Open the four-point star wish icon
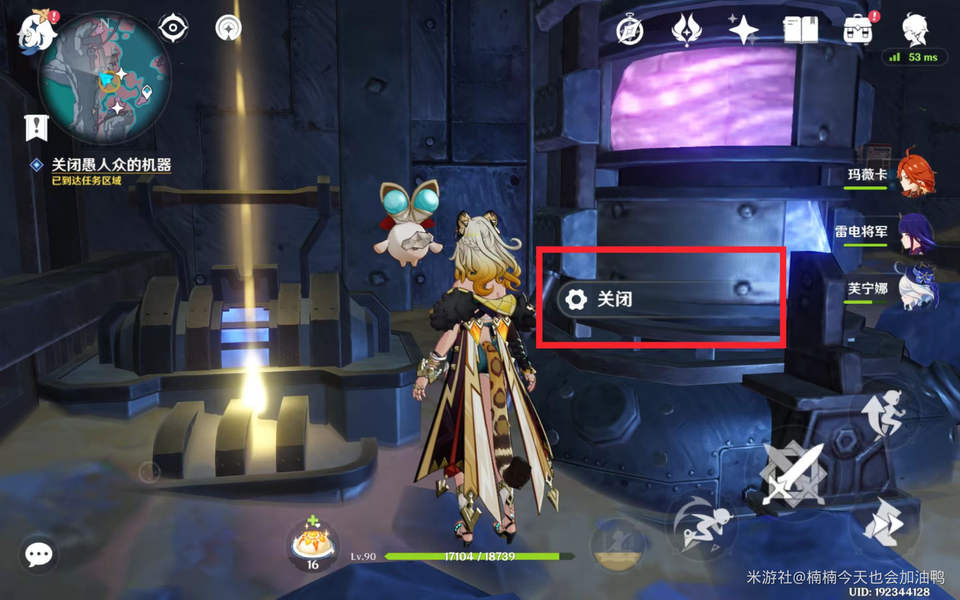The height and width of the screenshot is (600, 960). click(743, 29)
